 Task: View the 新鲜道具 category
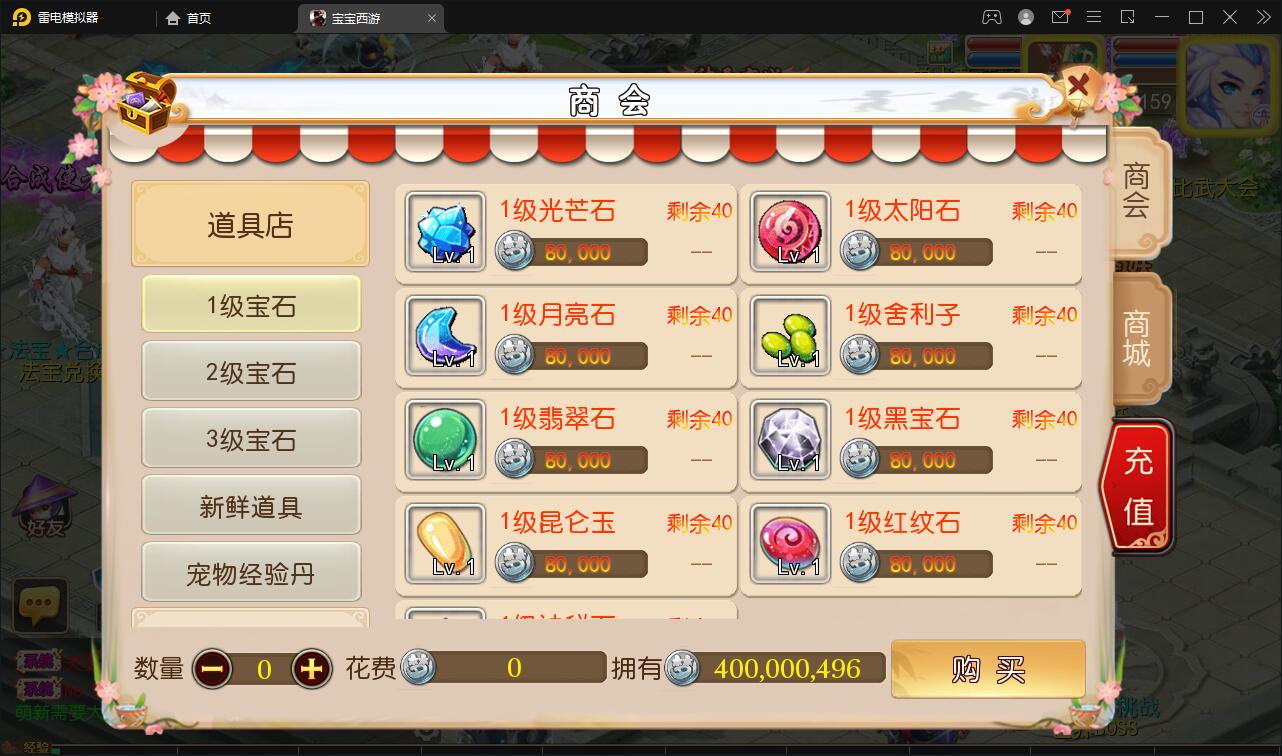click(x=250, y=504)
